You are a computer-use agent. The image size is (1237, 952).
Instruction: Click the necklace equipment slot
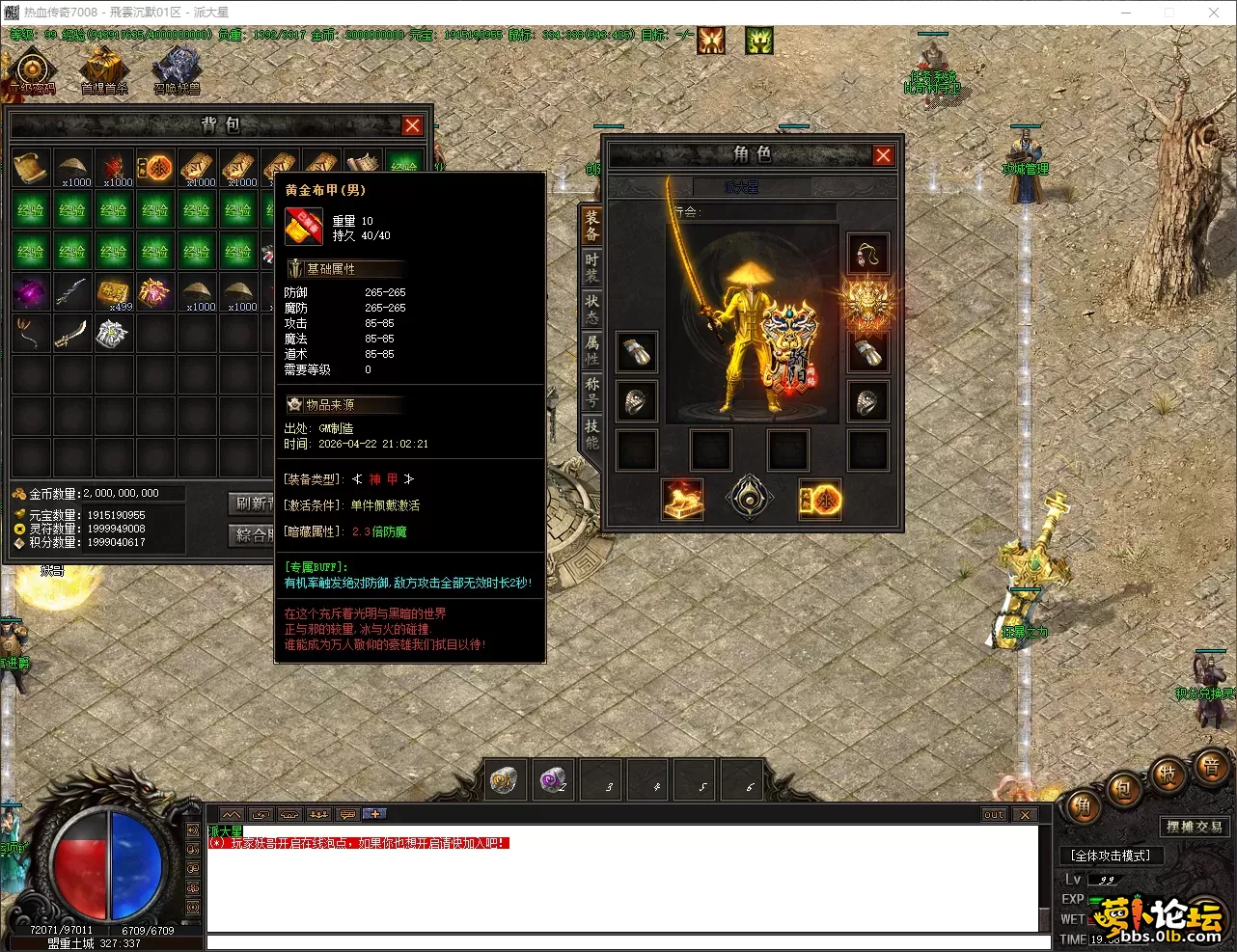click(866, 256)
